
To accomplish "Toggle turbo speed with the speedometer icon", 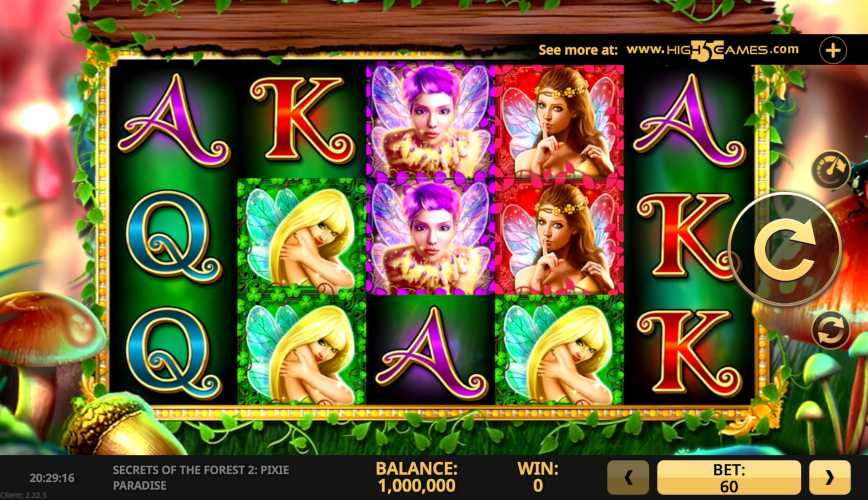I will point(830,168).
